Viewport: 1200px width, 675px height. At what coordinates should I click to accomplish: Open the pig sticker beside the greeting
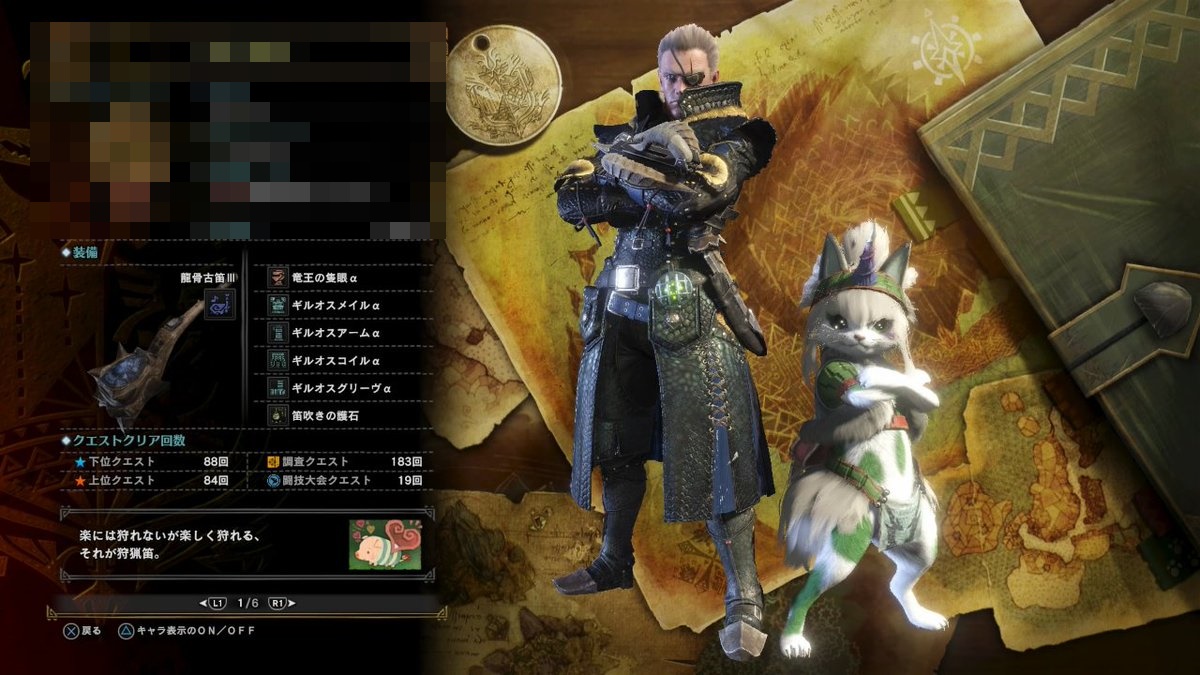(x=385, y=545)
